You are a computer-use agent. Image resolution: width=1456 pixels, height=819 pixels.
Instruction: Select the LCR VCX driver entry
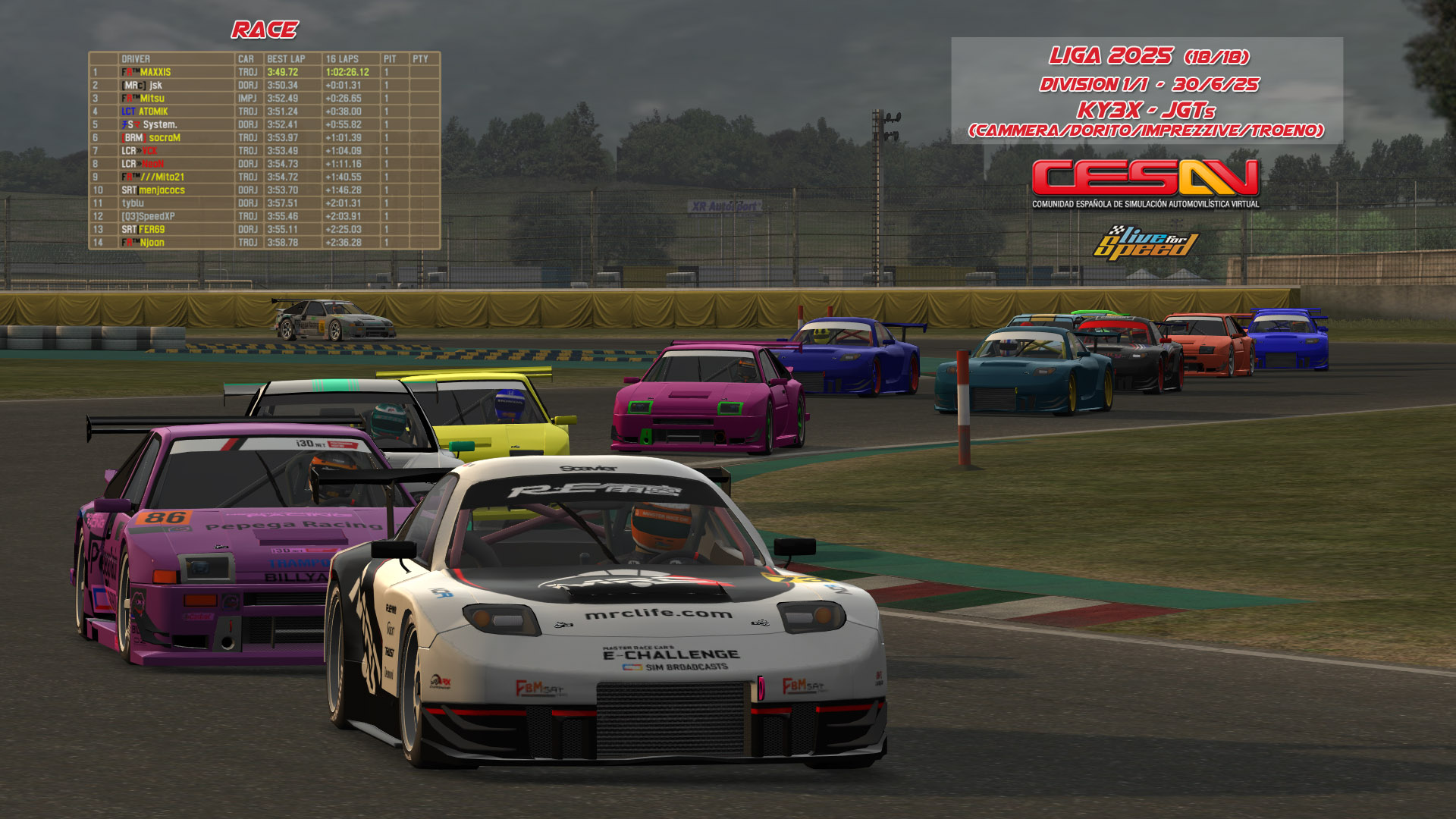click(140, 151)
